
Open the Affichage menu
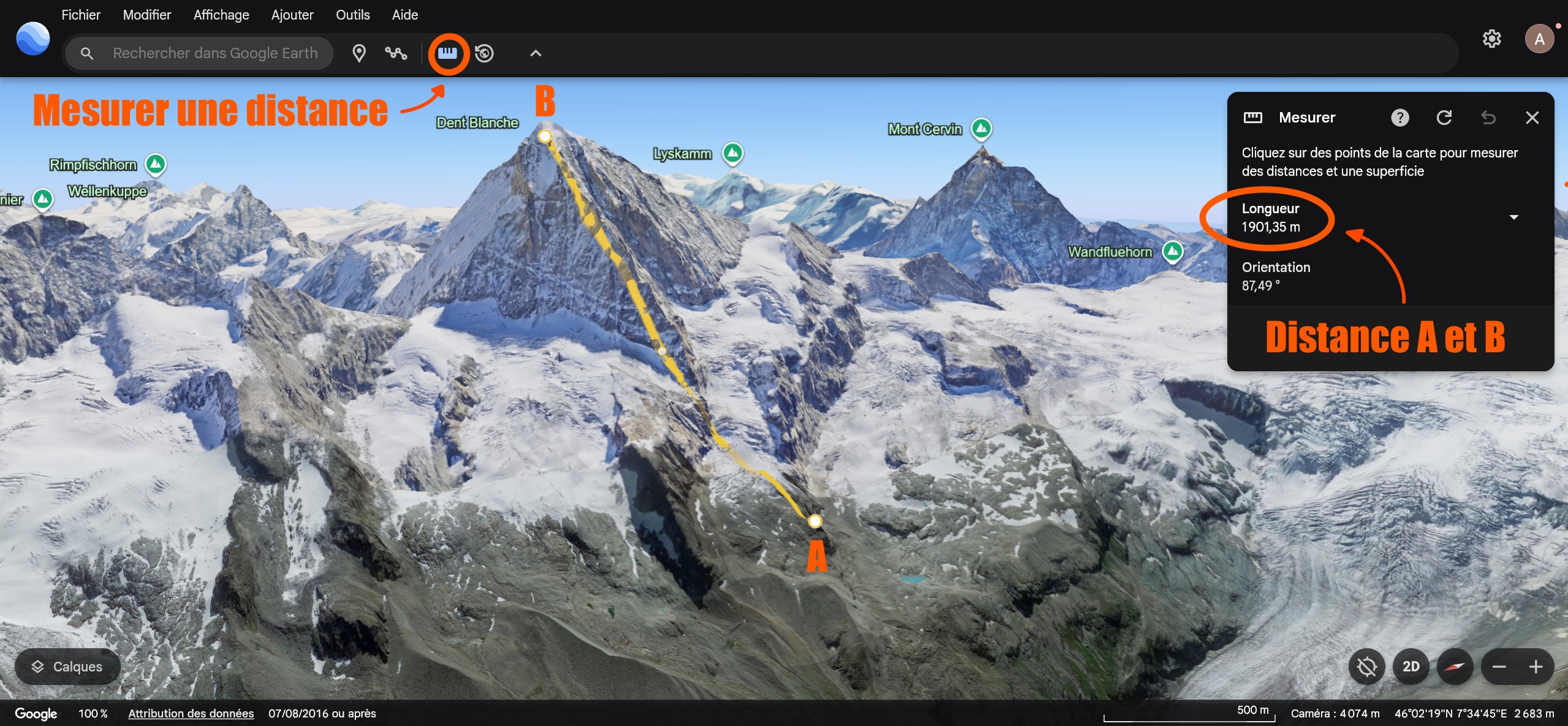click(x=221, y=15)
